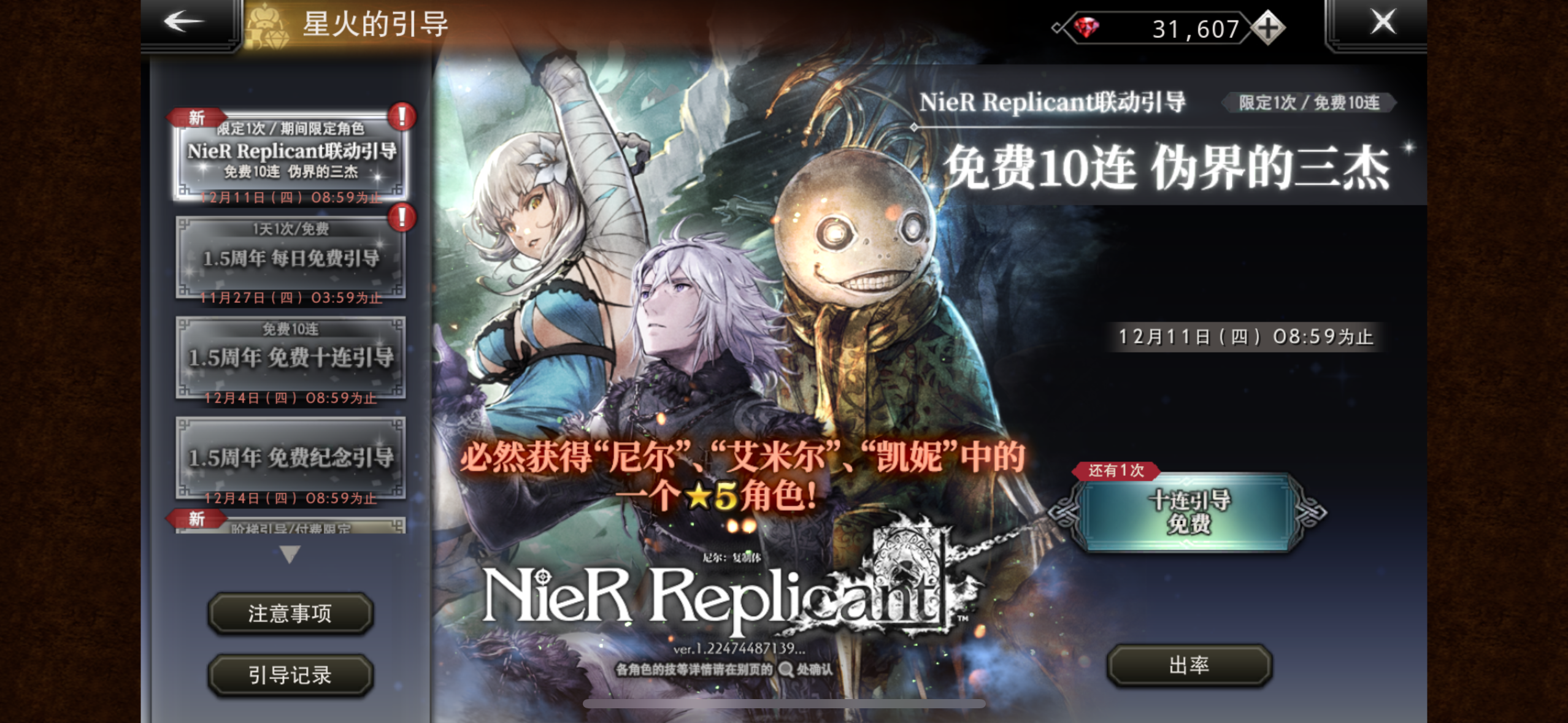Open the 阶梯引导/付费限定 banner entry

tap(290, 529)
